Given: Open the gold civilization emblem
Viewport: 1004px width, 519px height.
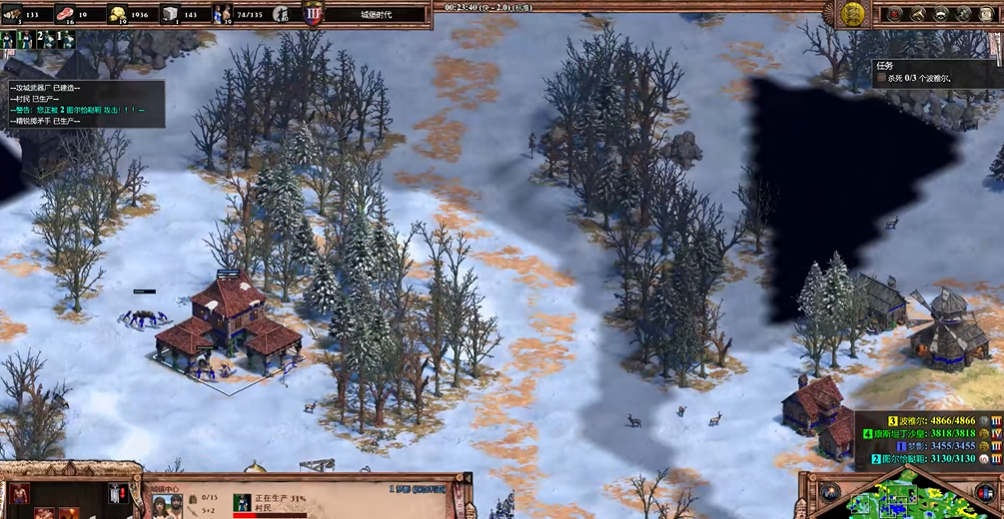Looking at the screenshot, I should pyautogui.click(x=852, y=13).
